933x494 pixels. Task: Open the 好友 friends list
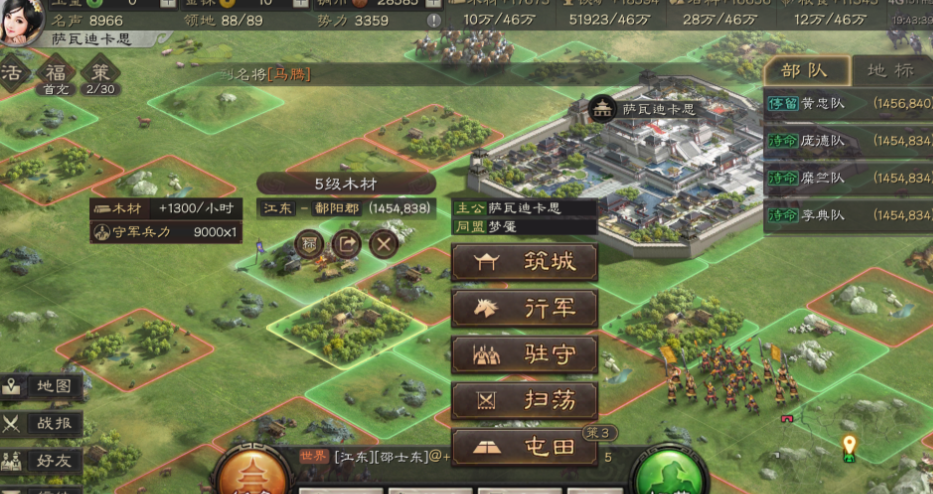pyautogui.click(x=42, y=461)
